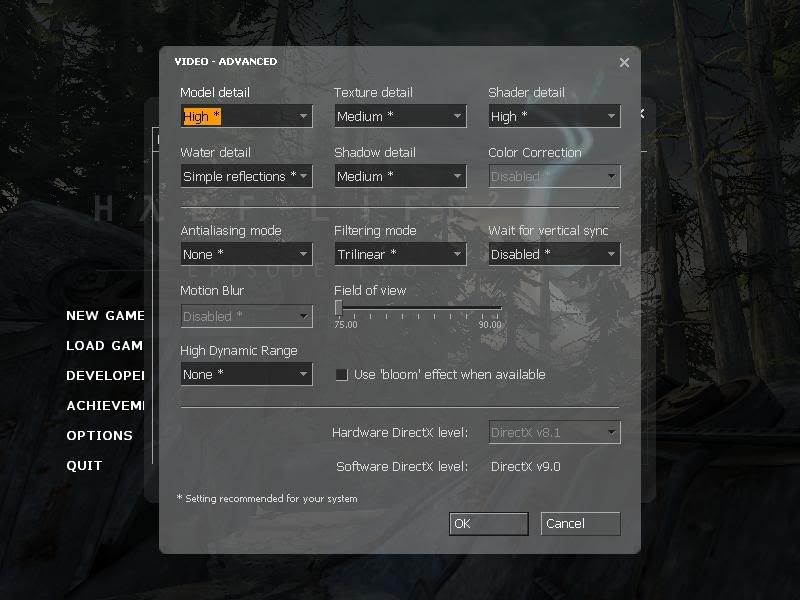Image resolution: width=800 pixels, height=600 pixels.
Task: Open the Antialiasing mode dropdown
Action: [x=246, y=254]
